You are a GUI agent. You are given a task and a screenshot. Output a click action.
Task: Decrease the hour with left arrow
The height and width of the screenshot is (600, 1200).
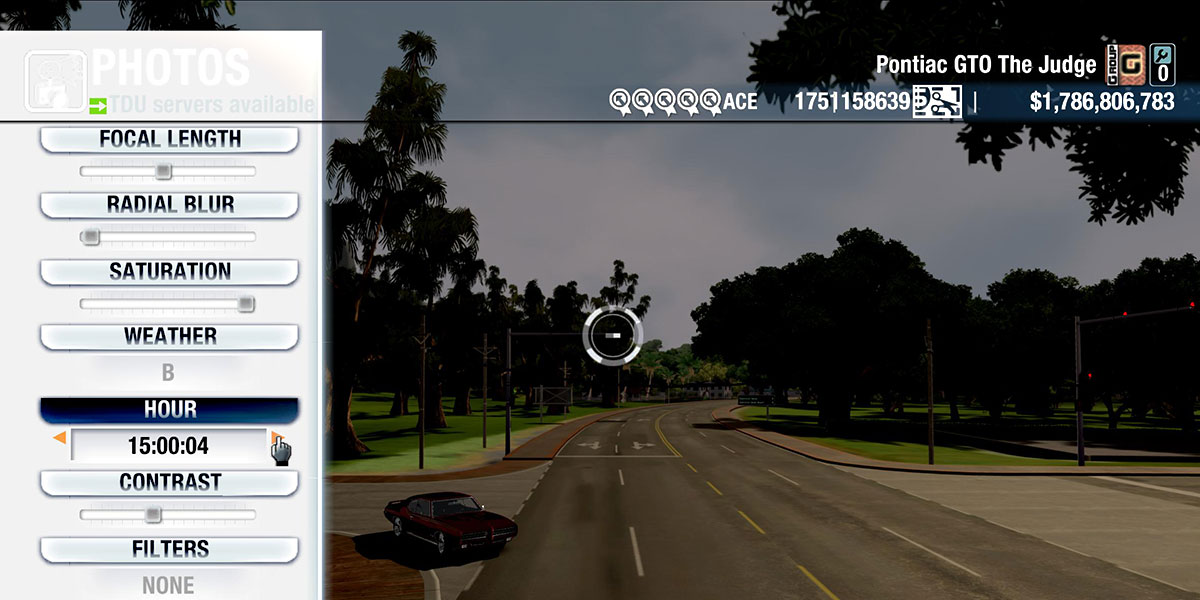[x=60, y=438]
